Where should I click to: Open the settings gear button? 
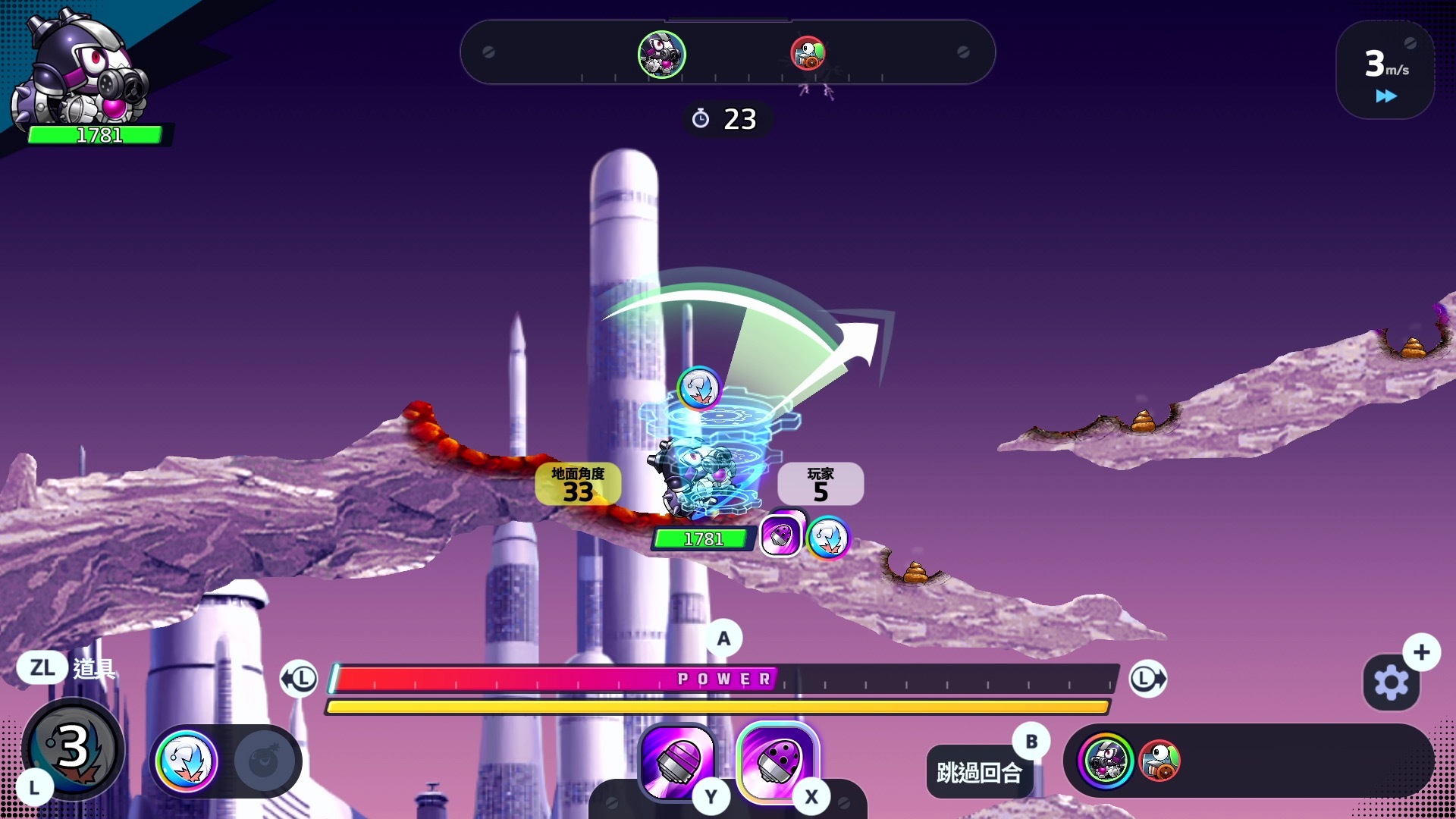(x=1391, y=682)
